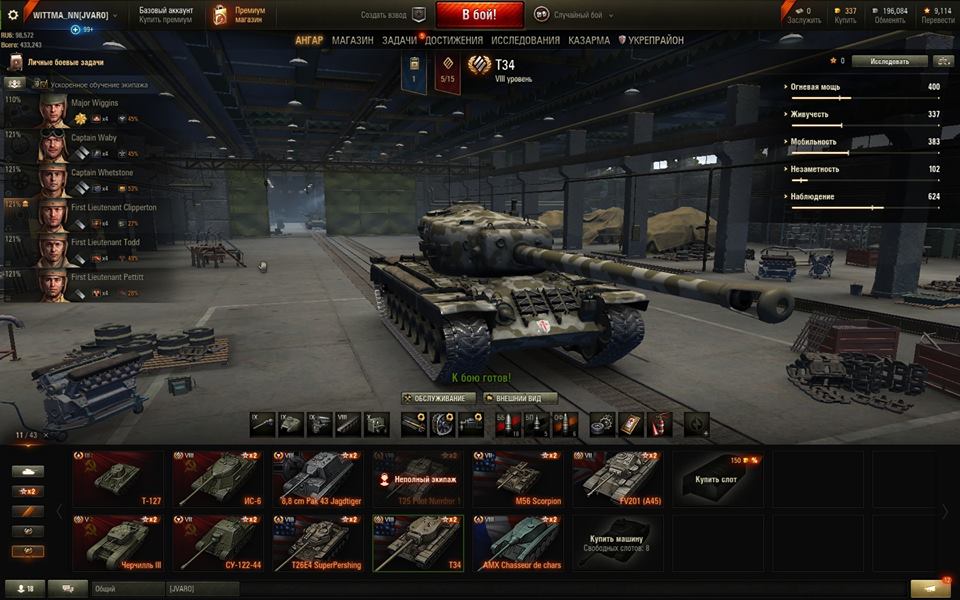Go to the Исследования tab
The height and width of the screenshot is (600, 960).
coord(525,41)
